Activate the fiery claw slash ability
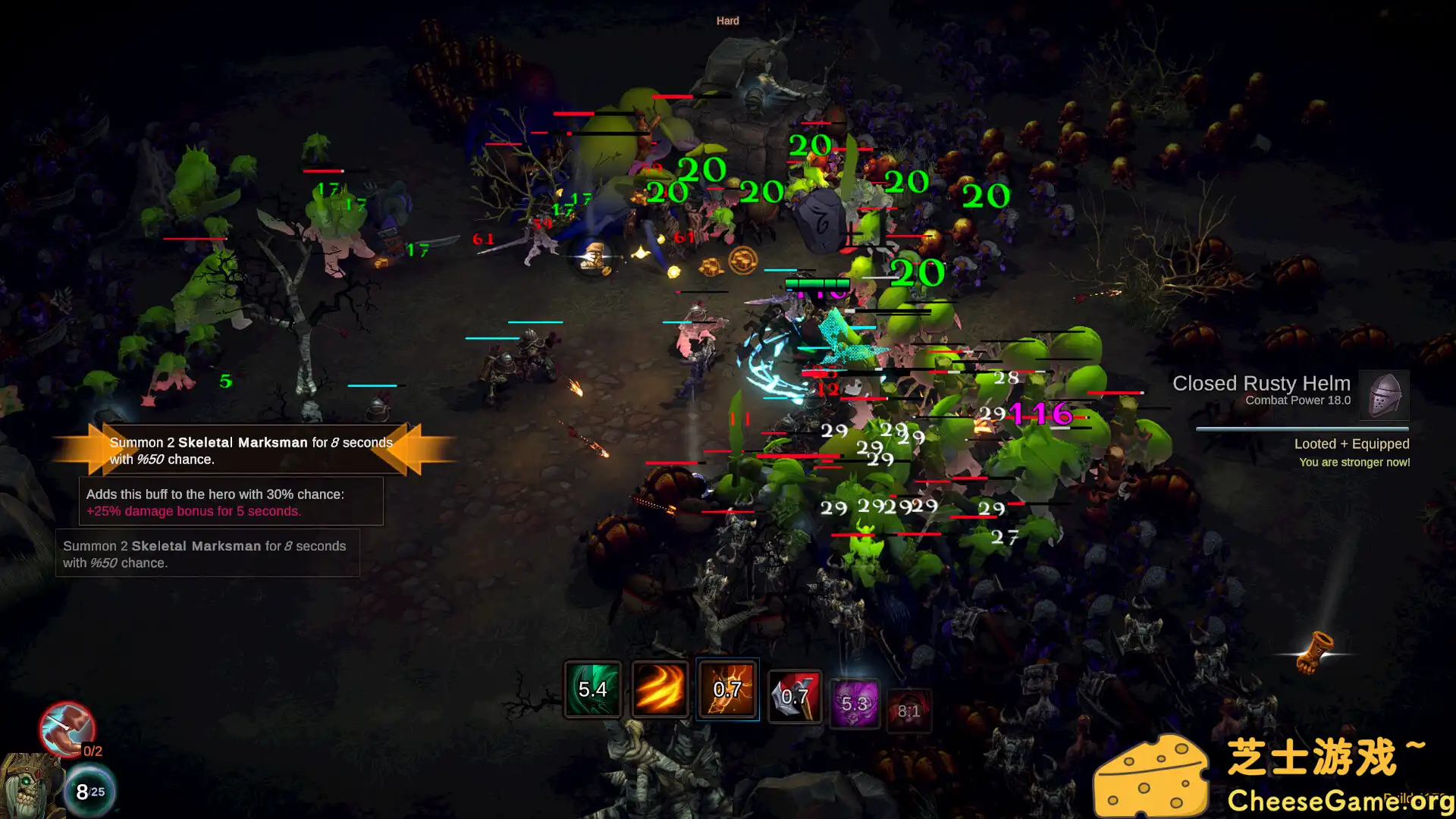This screenshot has width=1456, height=819. pos(660,690)
